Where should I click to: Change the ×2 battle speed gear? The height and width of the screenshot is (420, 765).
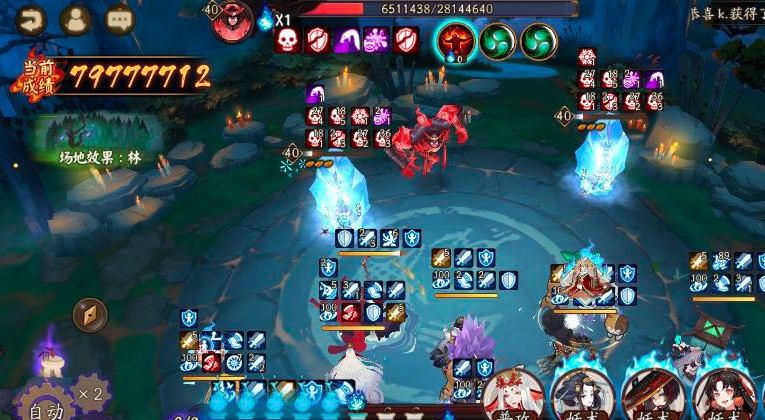coord(91,393)
